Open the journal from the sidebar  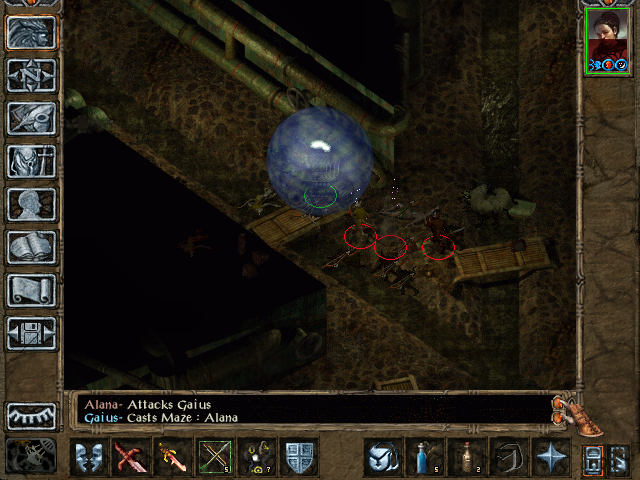(32, 119)
